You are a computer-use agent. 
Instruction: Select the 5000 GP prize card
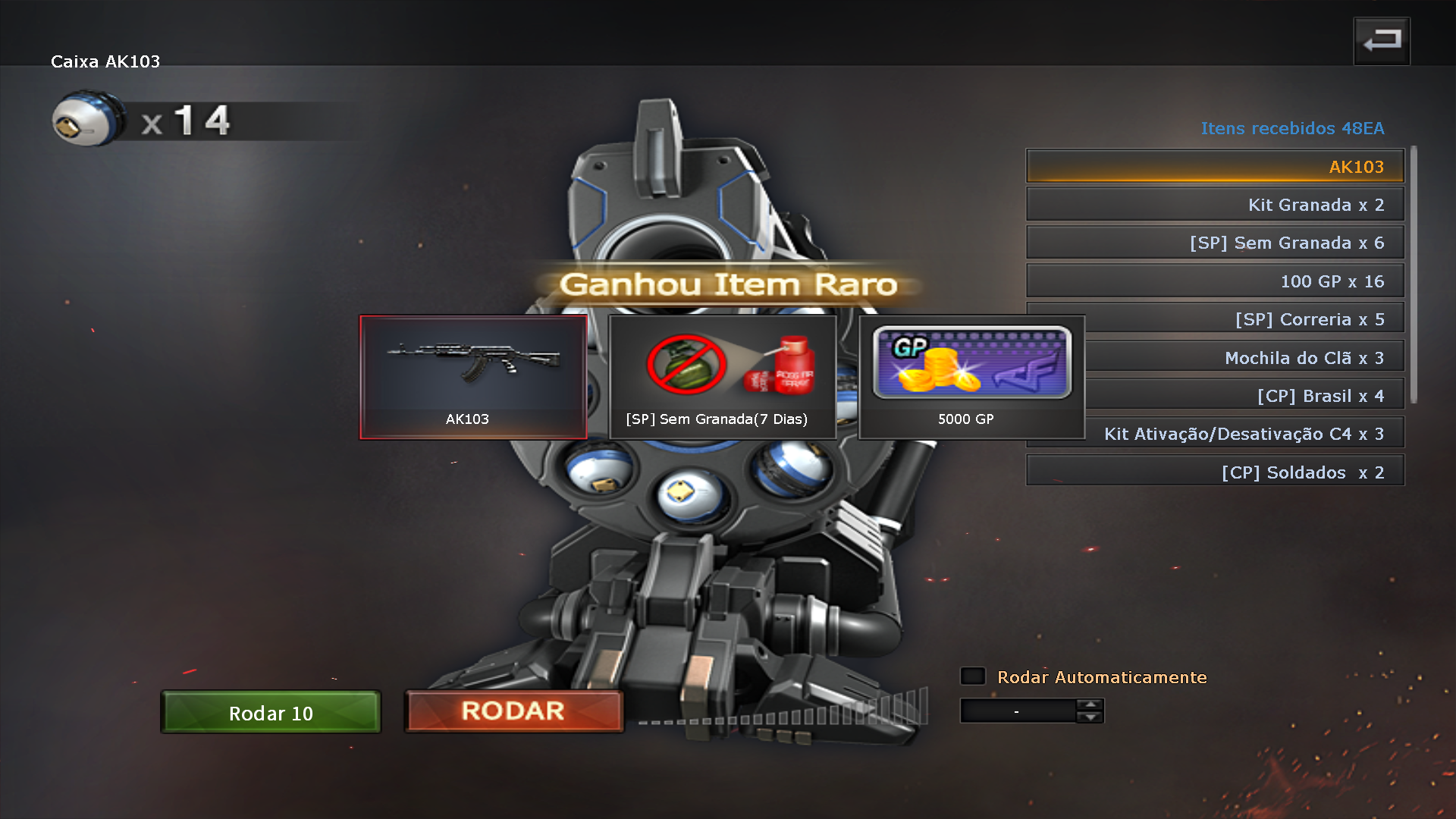pos(971,377)
